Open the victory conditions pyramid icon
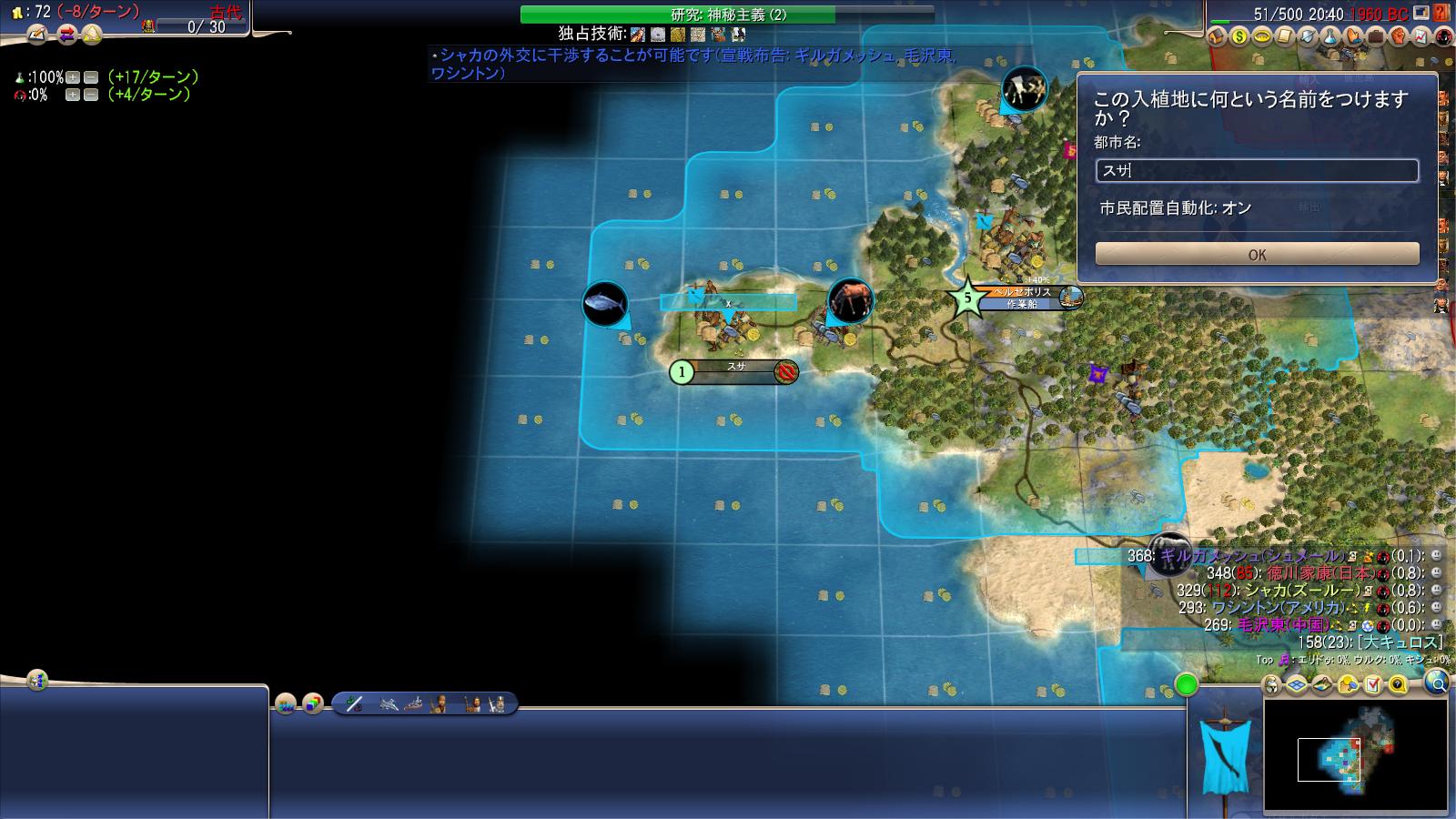 92,35
